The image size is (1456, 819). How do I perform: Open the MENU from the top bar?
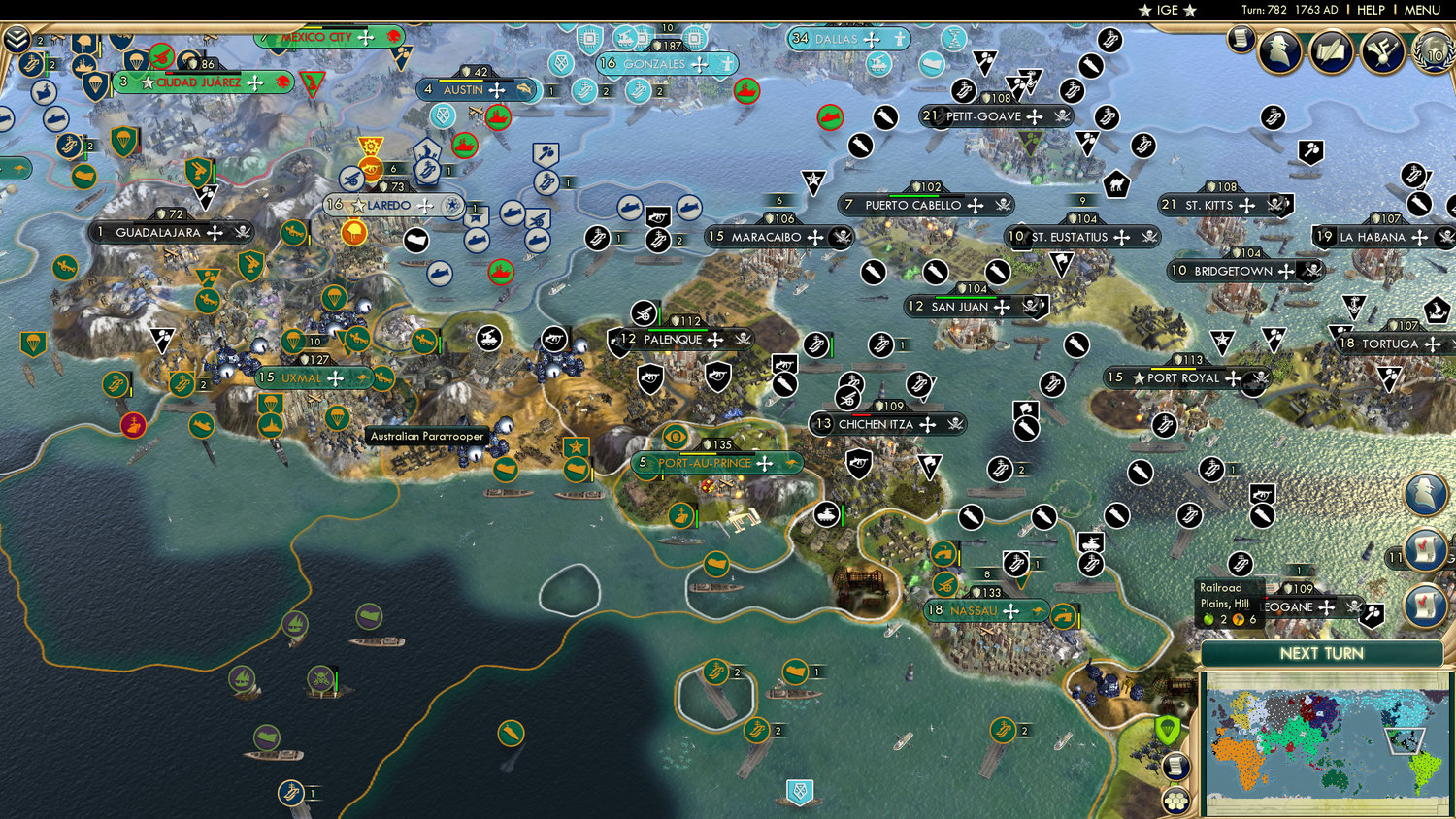pos(1422,10)
